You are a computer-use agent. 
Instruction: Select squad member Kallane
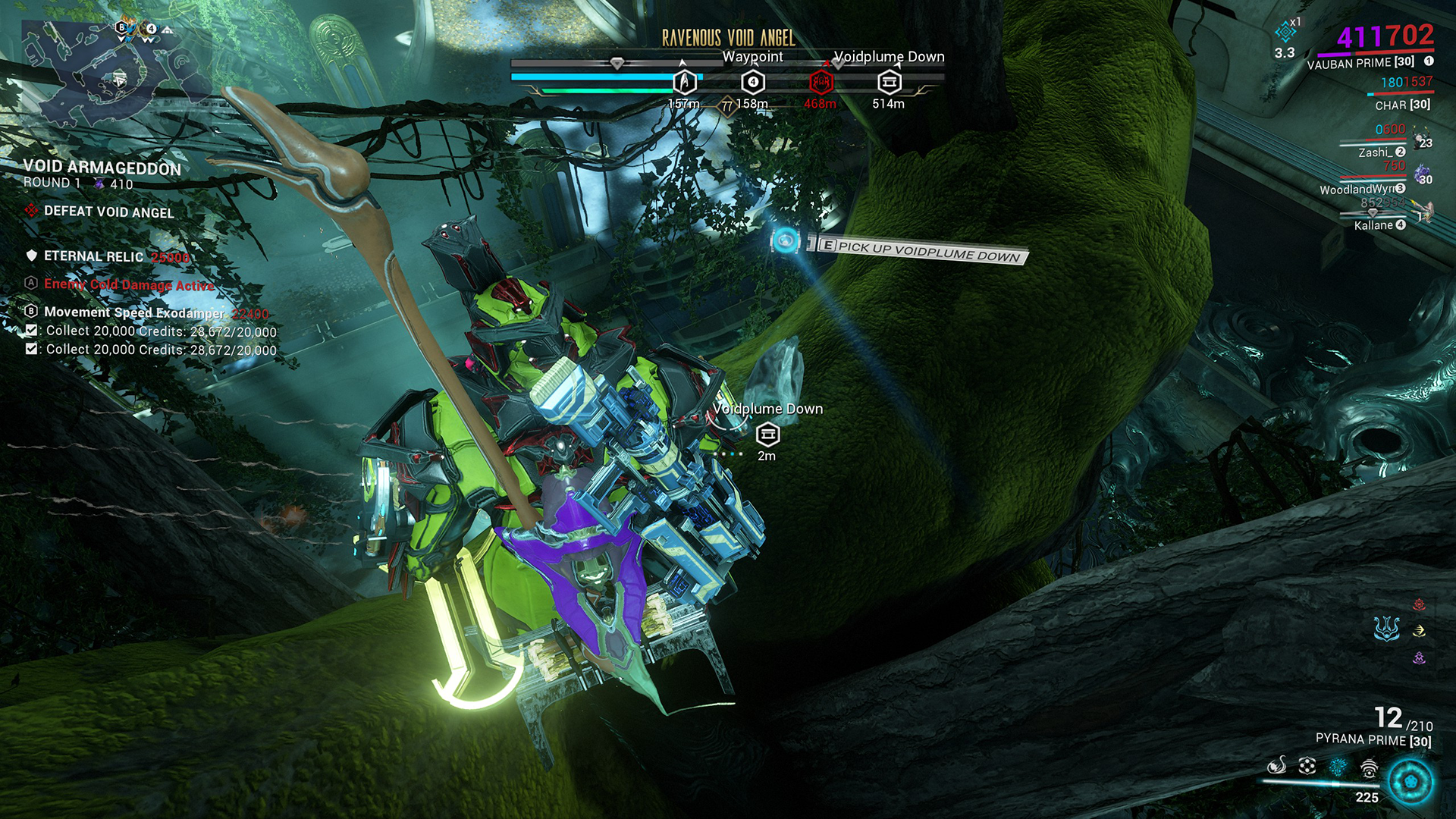pos(1373,225)
